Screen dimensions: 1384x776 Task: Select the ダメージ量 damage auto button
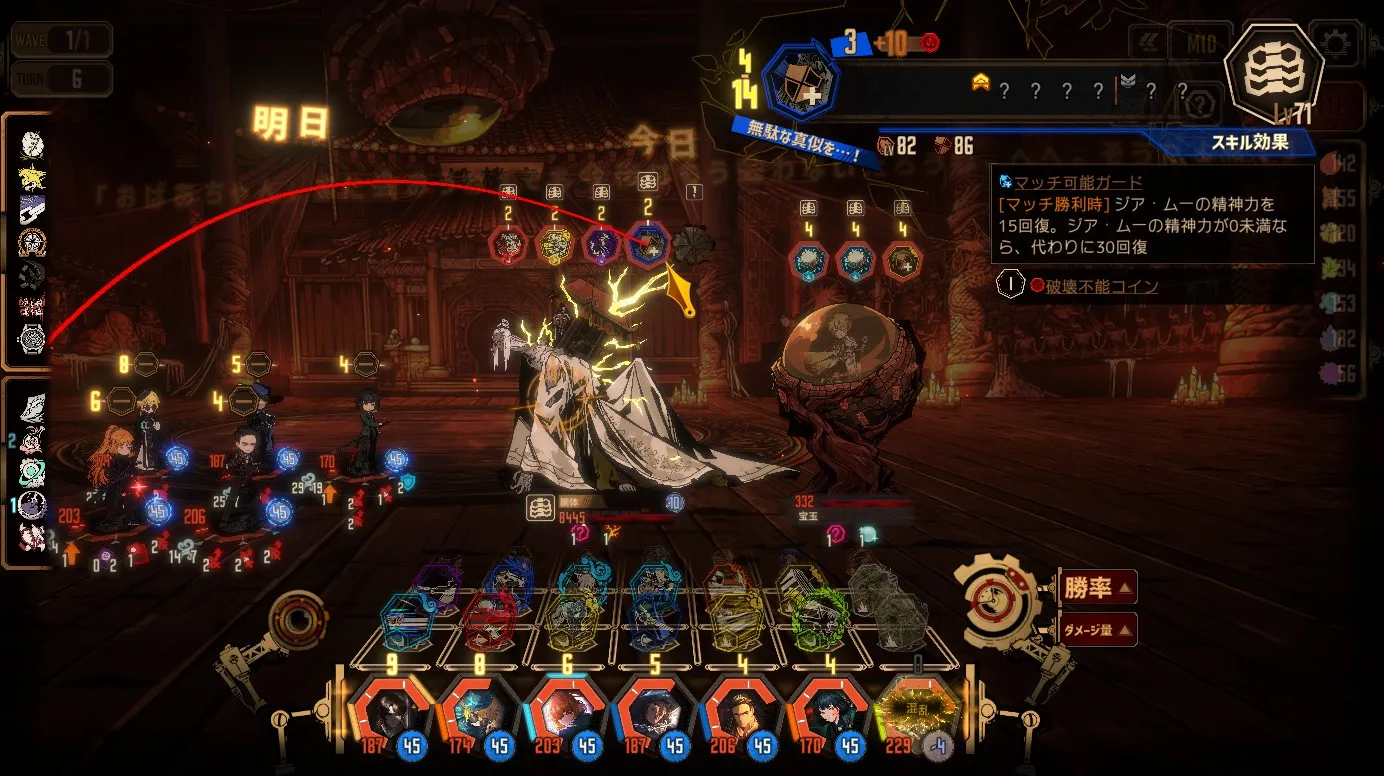(1096, 629)
